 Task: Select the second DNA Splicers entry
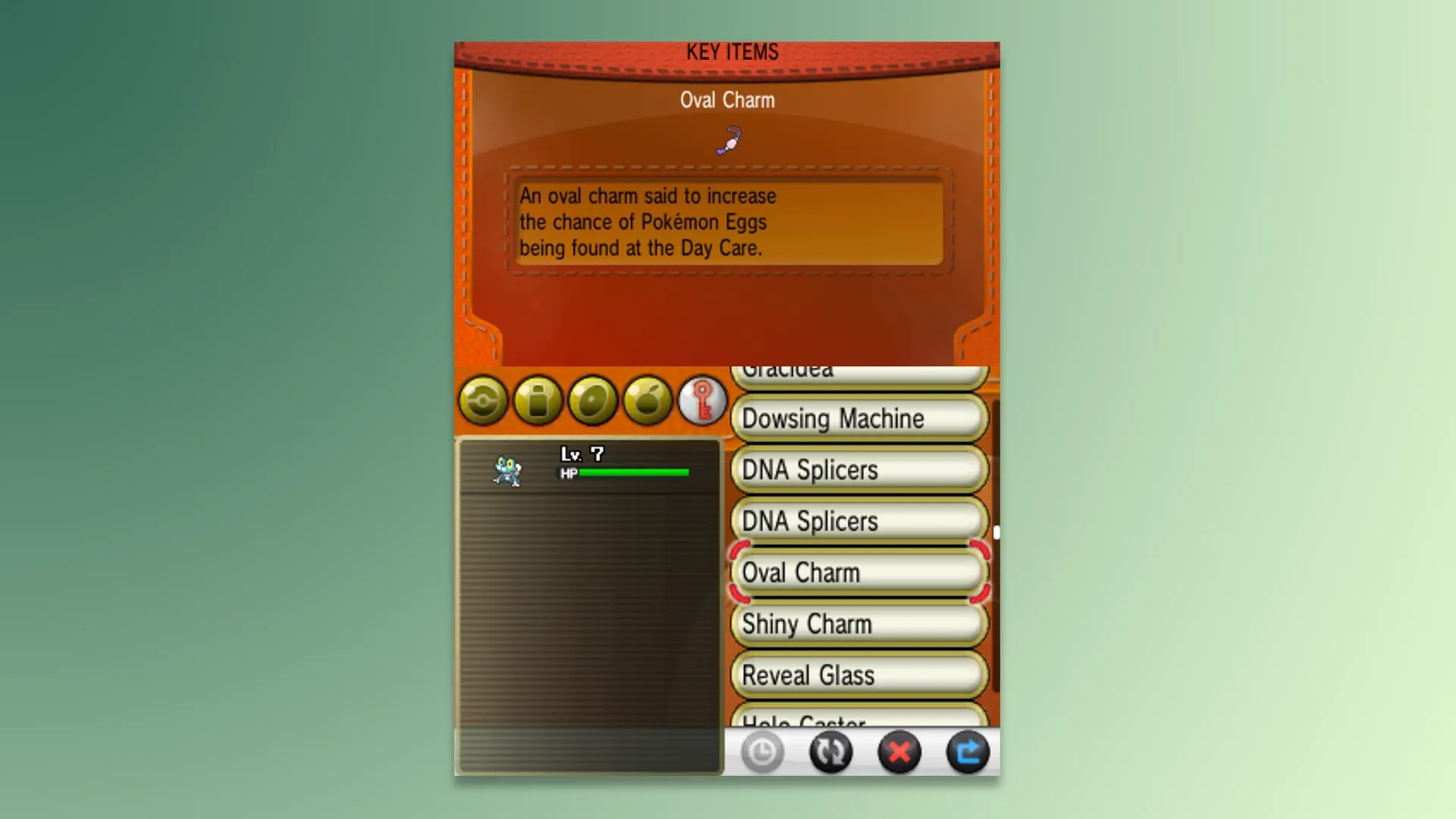857,522
